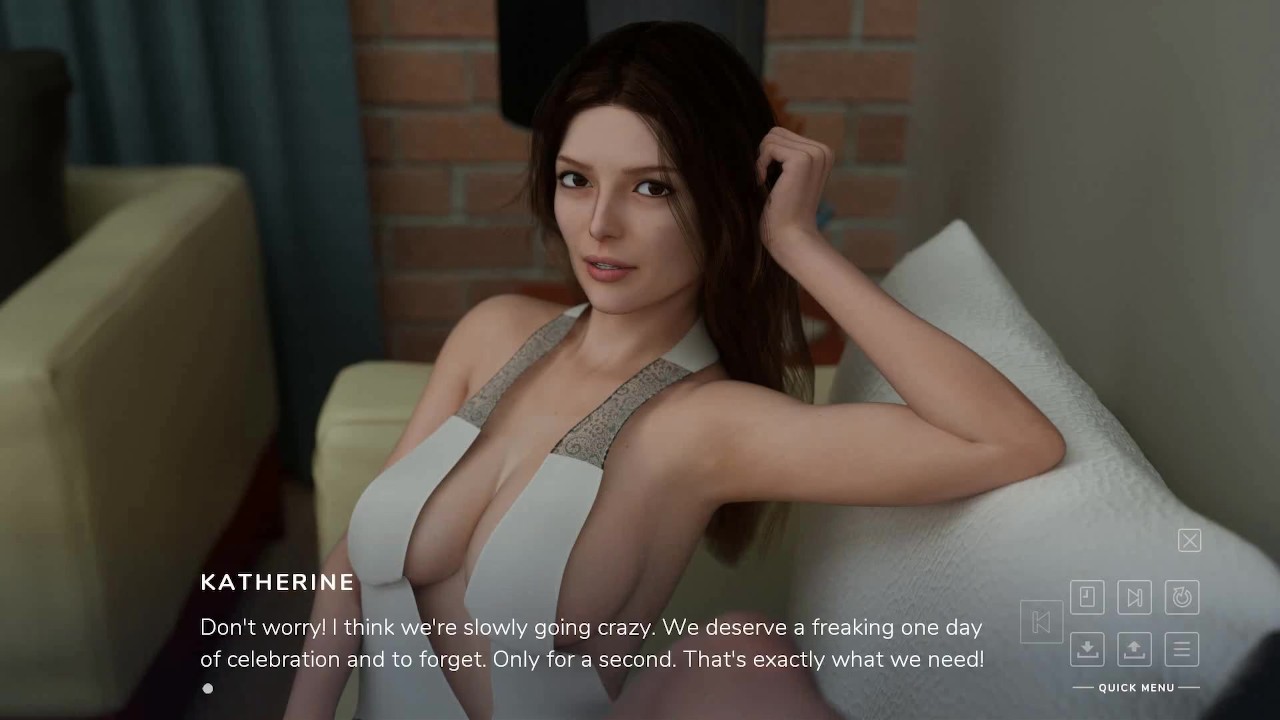1280x720 pixels.
Task: Load a save with the upload-arrow icon
Action: coord(1134,649)
